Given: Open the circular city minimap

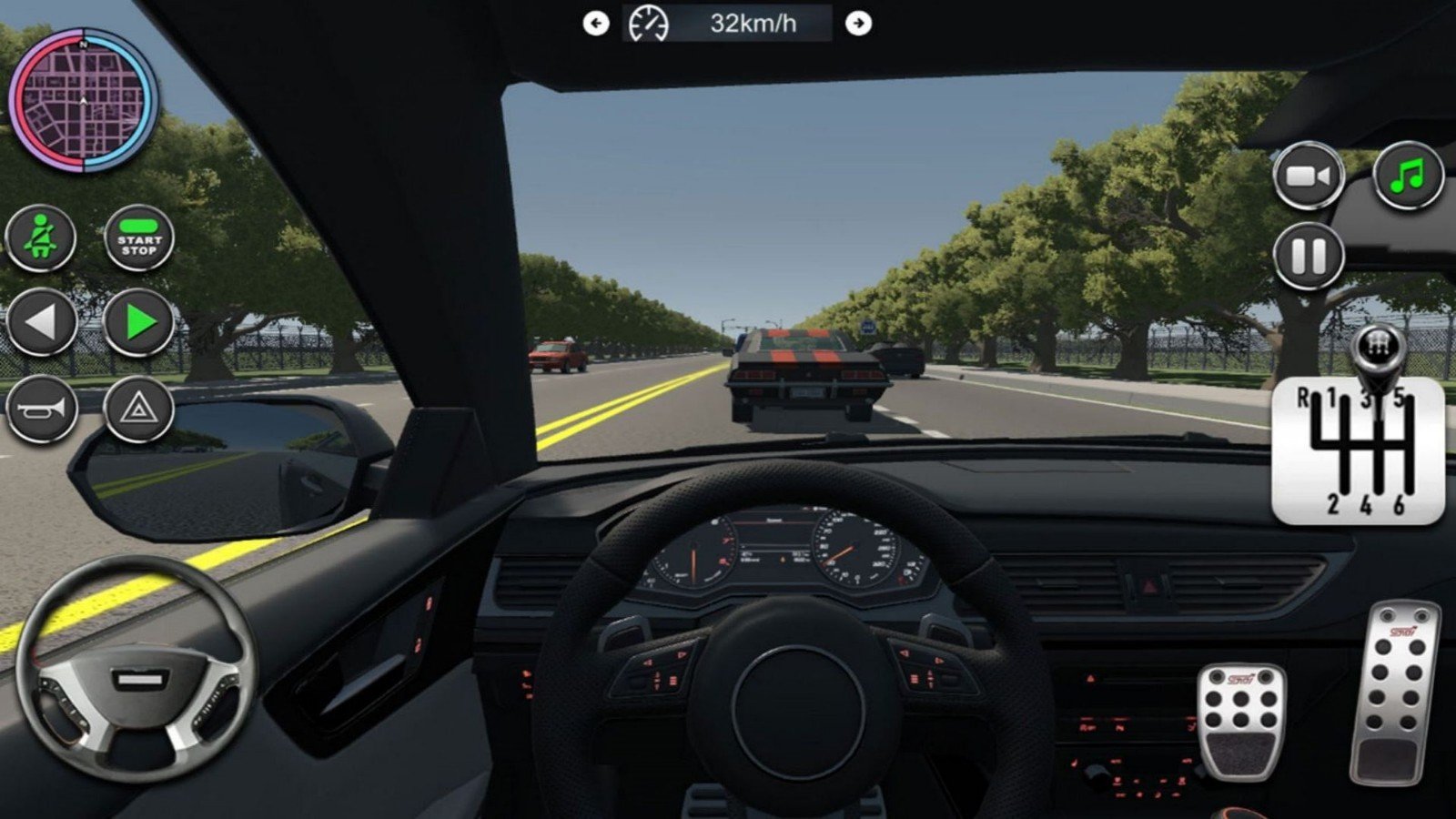Looking at the screenshot, I should click(x=84, y=100).
